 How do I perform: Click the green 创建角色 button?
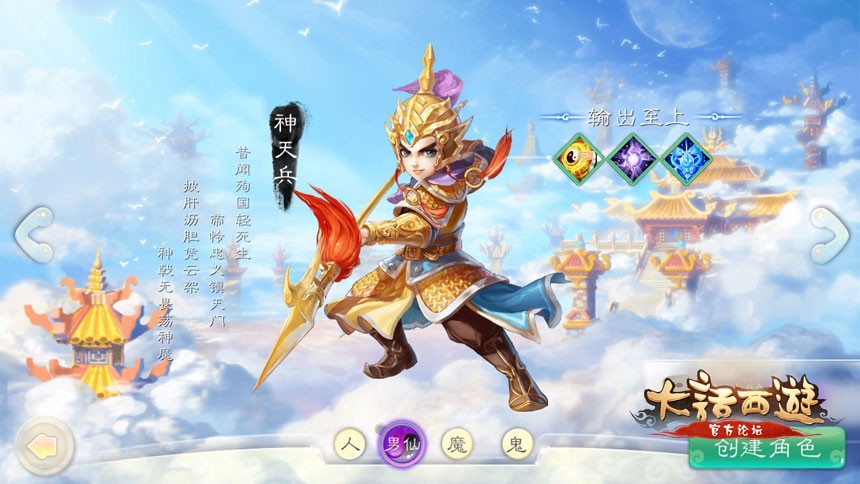[x=767, y=449]
